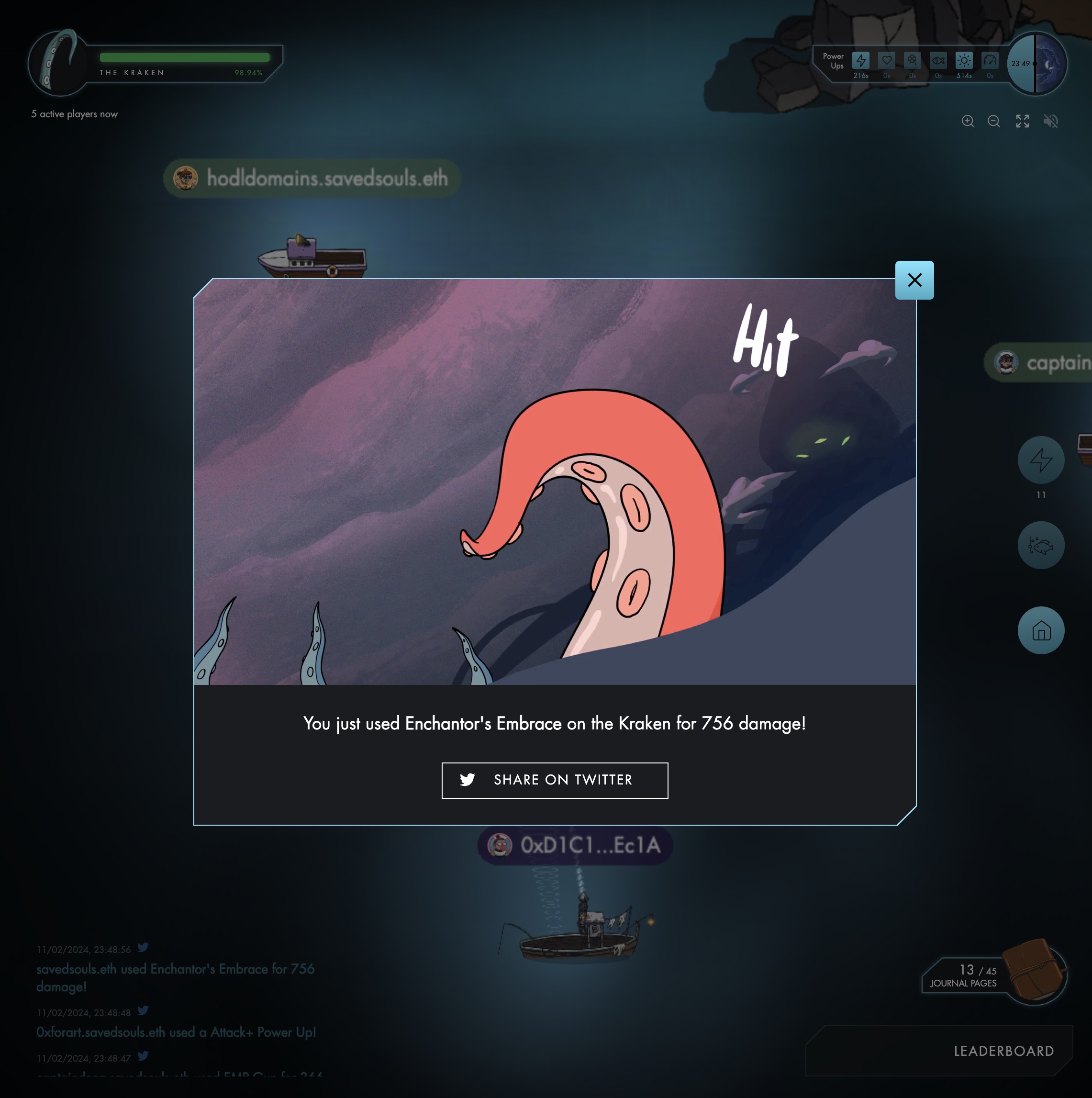This screenshot has height=1098, width=1092.
Task: Select the four-leaf clover power-up slot
Action: [912, 60]
